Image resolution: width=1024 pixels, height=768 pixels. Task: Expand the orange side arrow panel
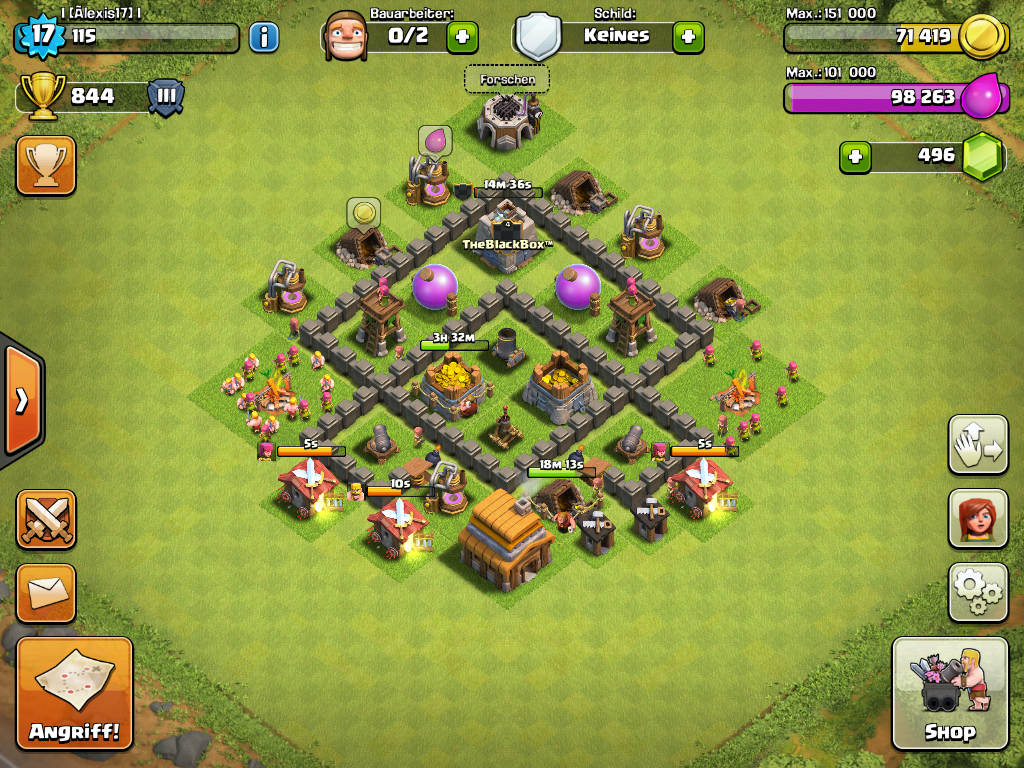click(20, 400)
